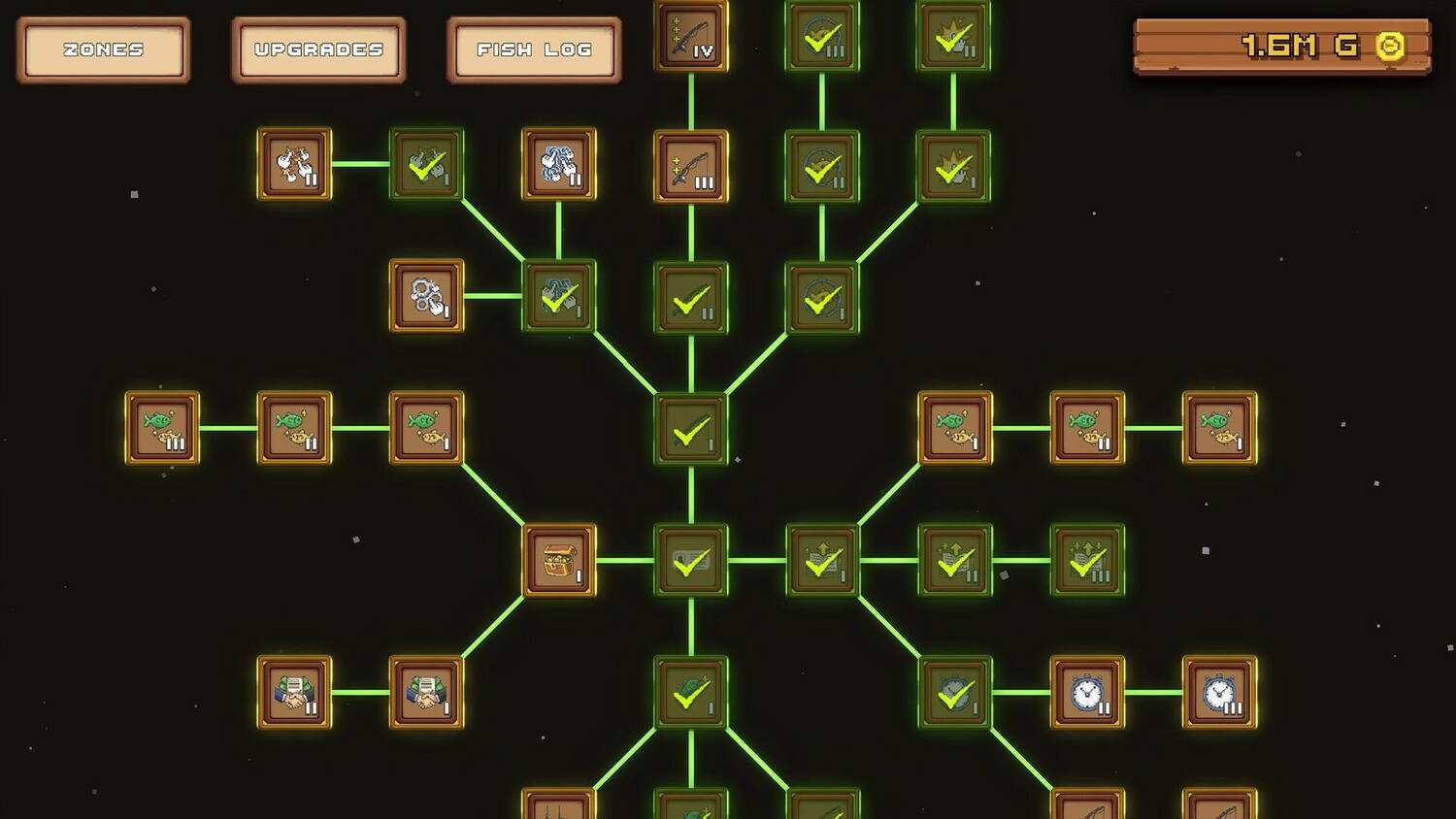Screen dimensions: 1456x819
Task: Select the treasure chest upgrade node
Action: pyautogui.click(x=559, y=561)
